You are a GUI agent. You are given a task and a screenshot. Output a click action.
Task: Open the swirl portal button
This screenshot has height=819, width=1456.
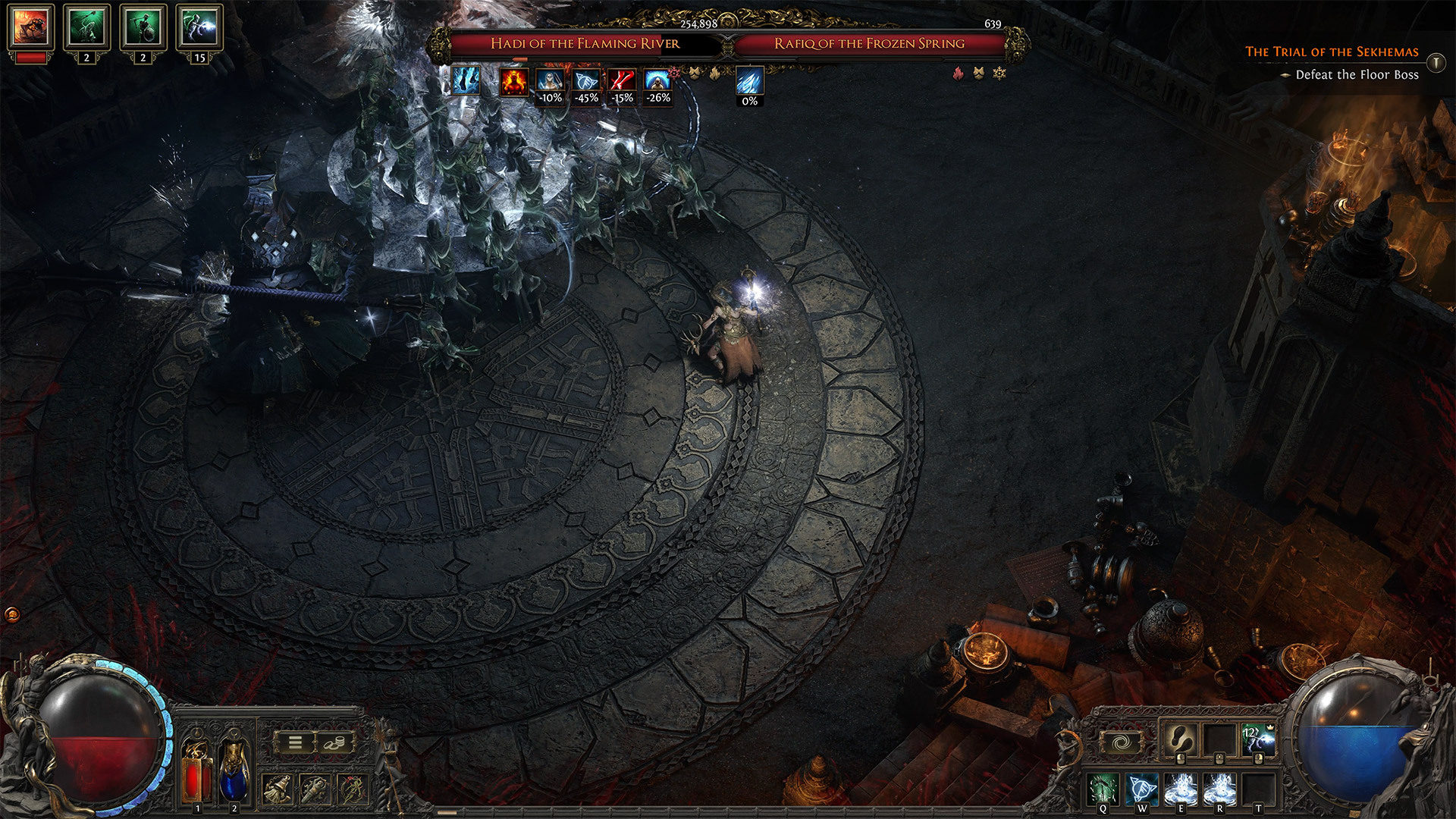pos(1122,742)
